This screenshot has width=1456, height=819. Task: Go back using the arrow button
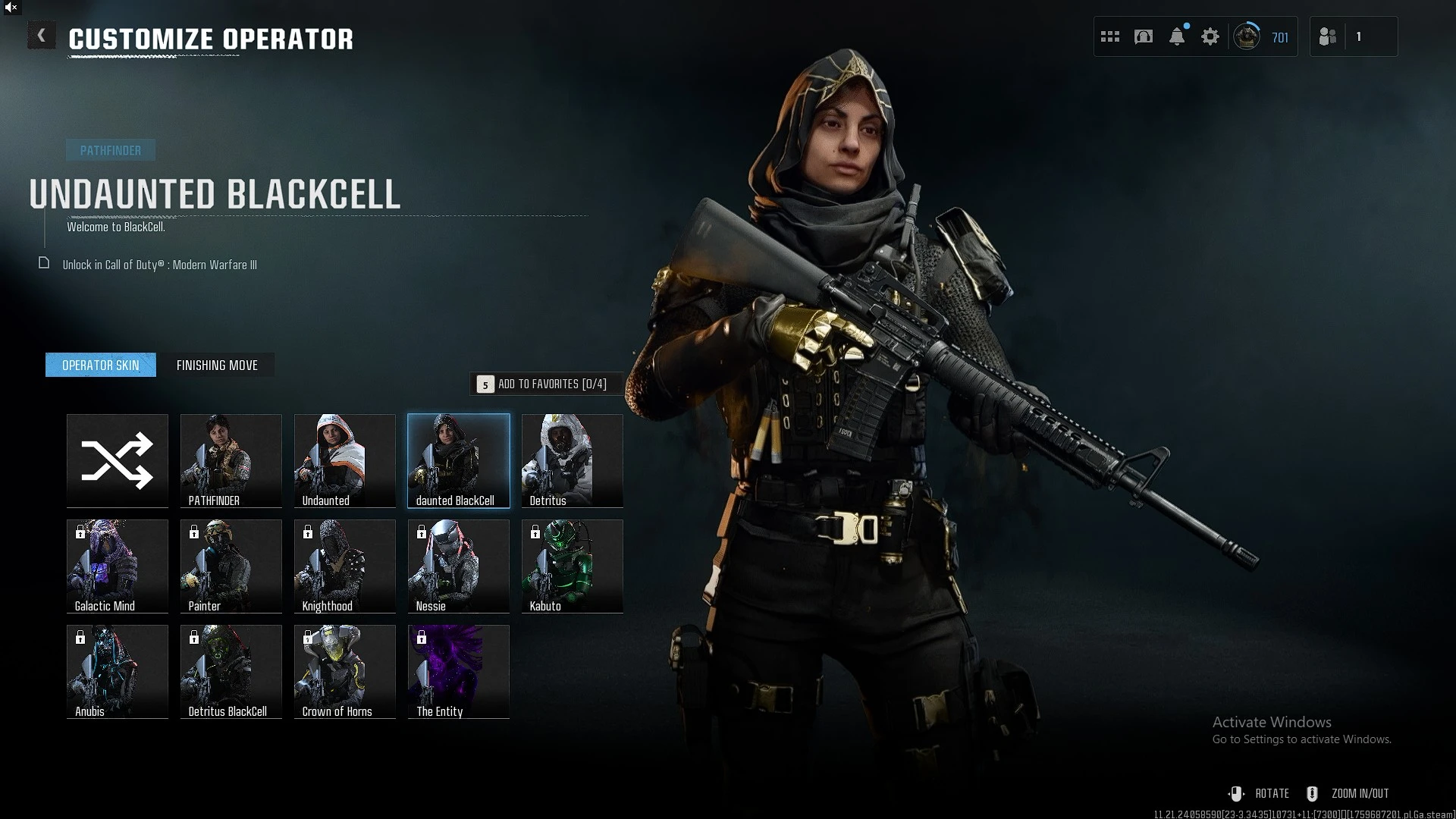pos(42,36)
